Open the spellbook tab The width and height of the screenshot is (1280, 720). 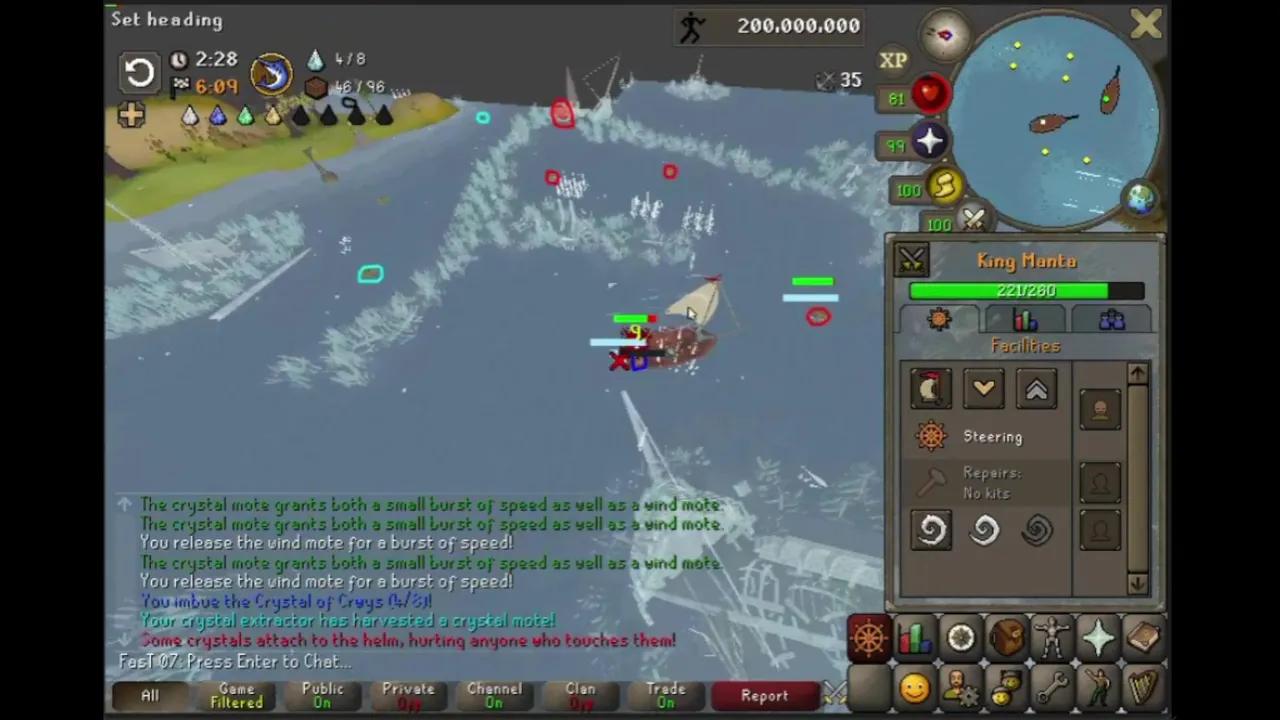(x=1143, y=638)
